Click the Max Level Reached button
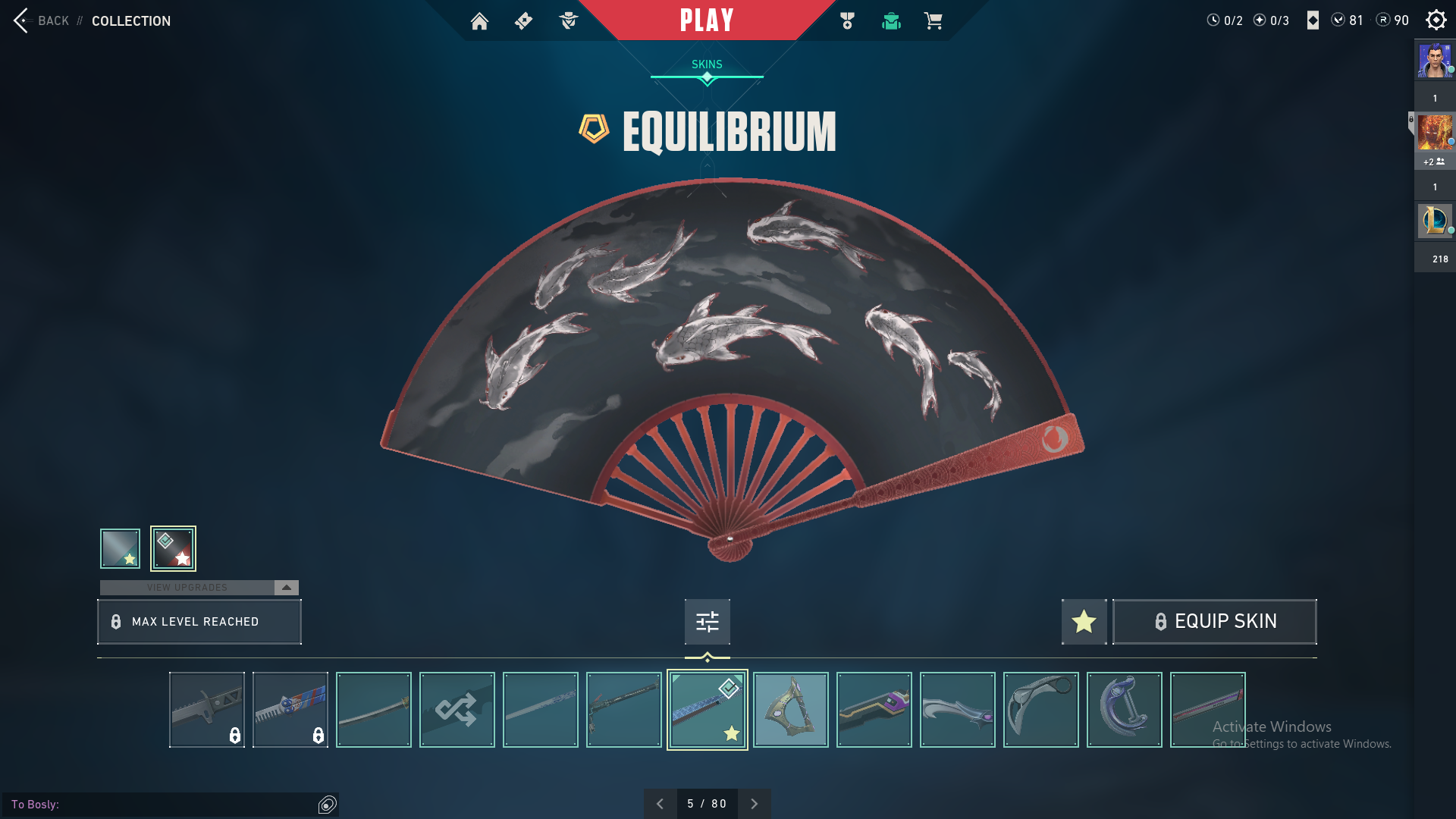This screenshot has height=819, width=1456. 199,622
